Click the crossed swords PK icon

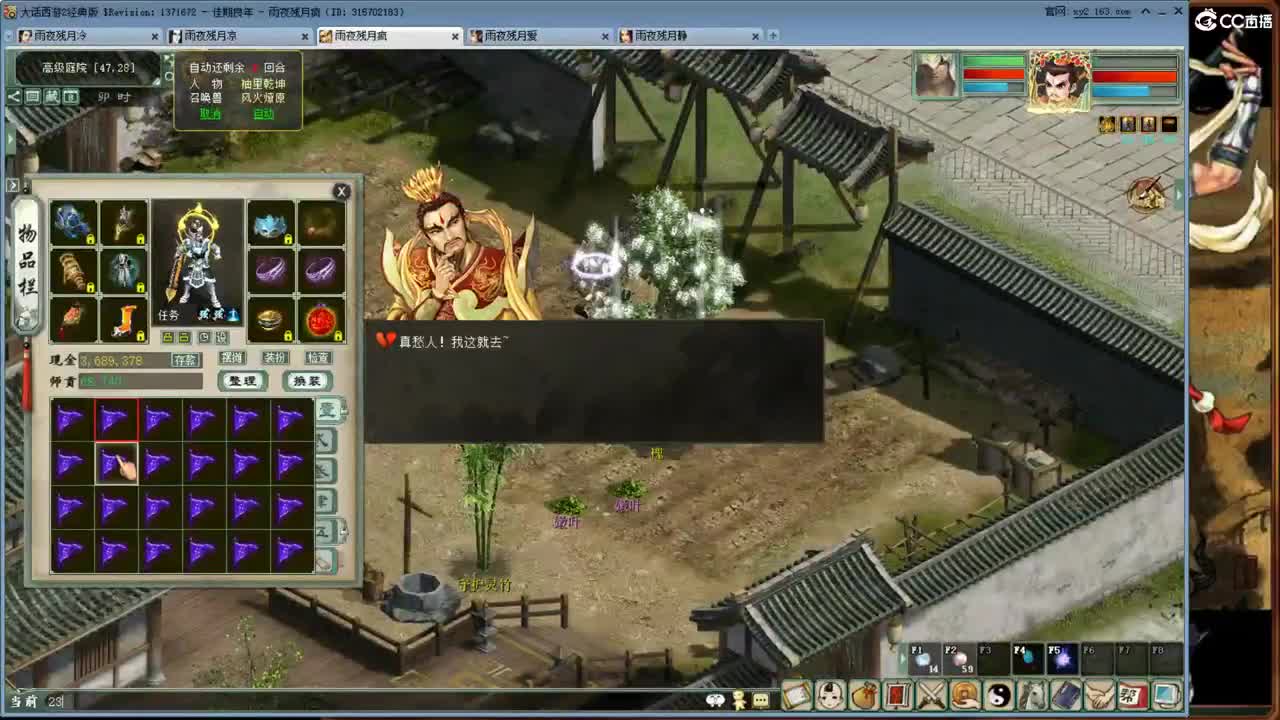click(x=932, y=697)
